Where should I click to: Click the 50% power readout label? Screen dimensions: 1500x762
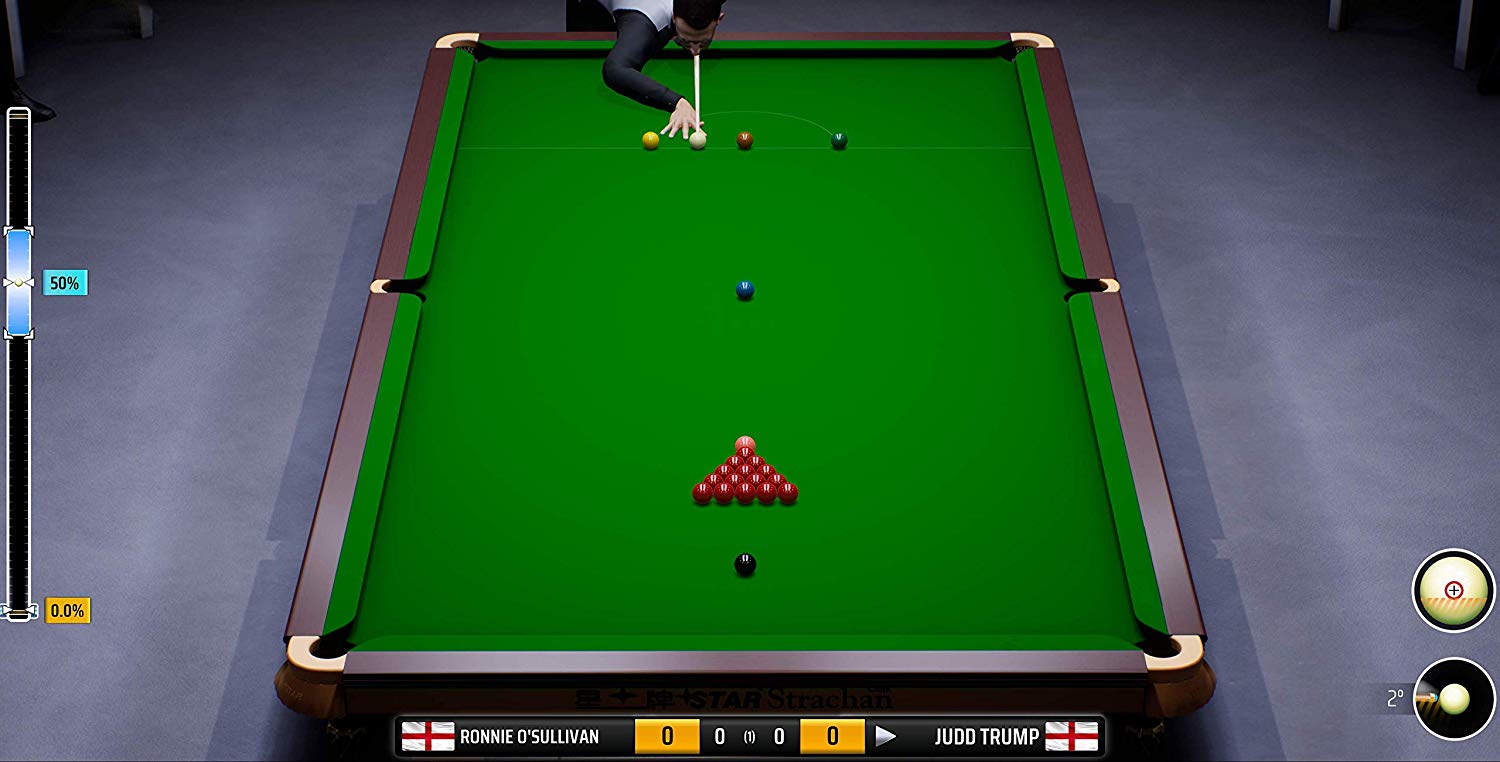pyautogui.click(x=65, y=282)
